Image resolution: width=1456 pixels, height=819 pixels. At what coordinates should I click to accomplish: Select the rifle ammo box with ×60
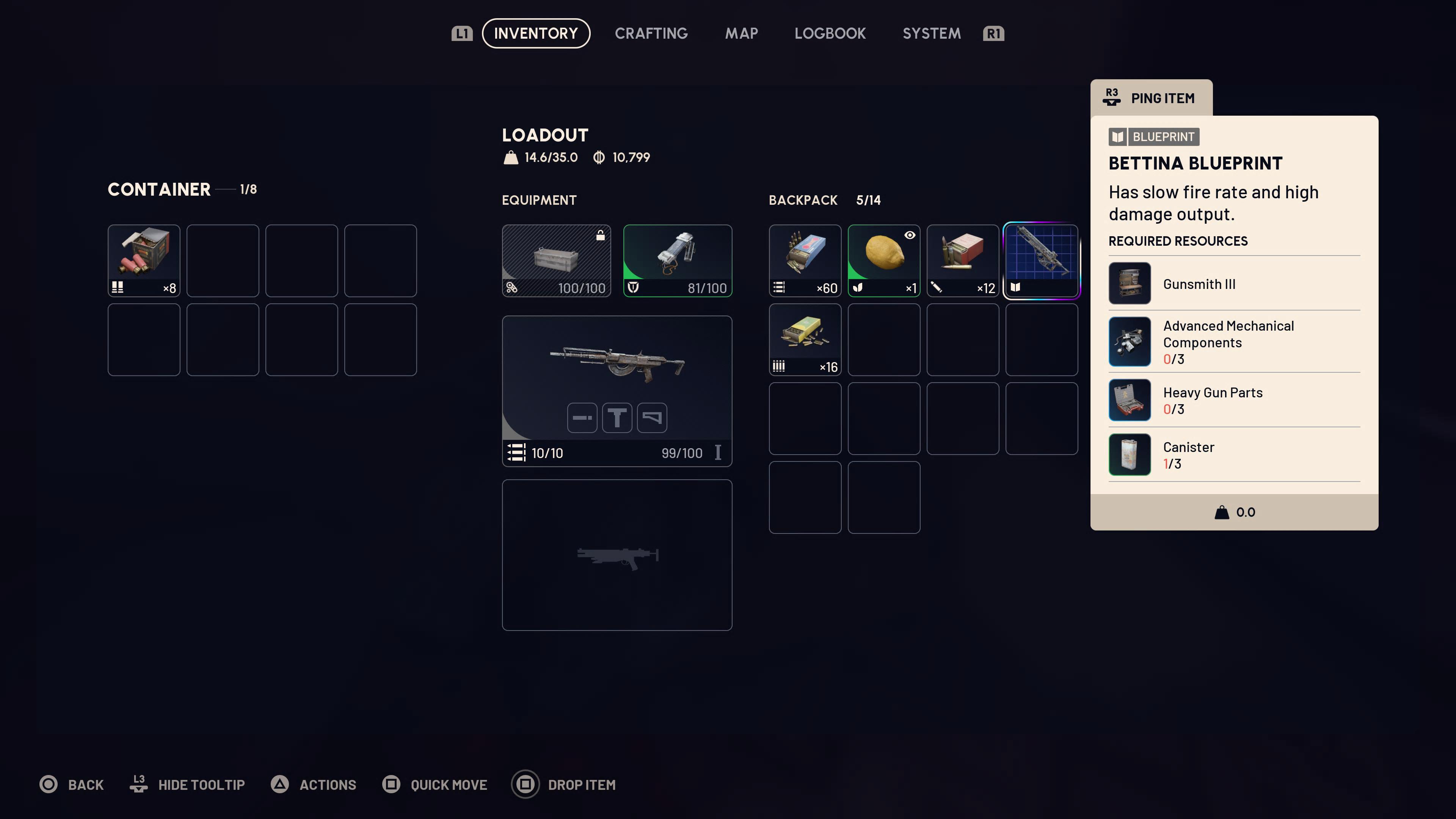pos(805,260)
